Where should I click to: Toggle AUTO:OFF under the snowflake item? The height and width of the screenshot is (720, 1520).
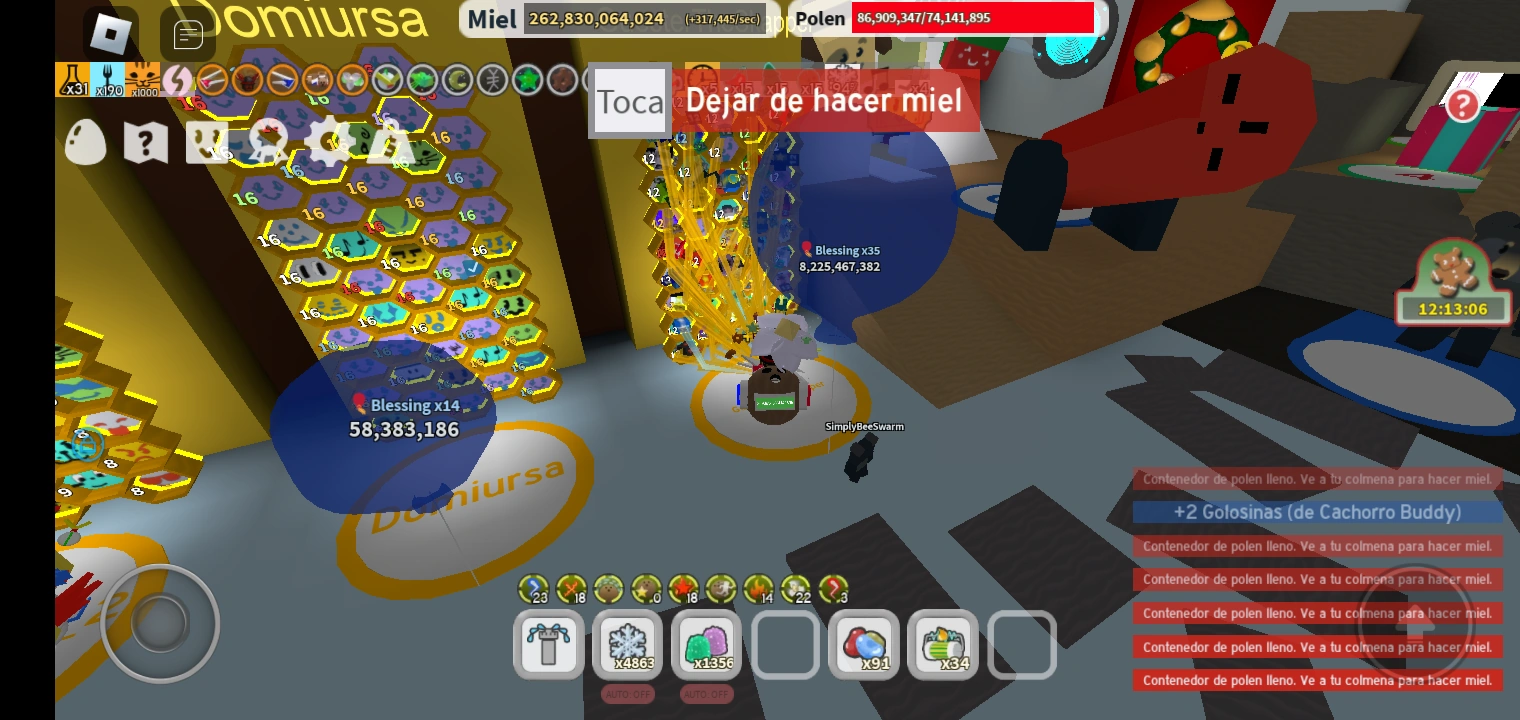[627, 693]
